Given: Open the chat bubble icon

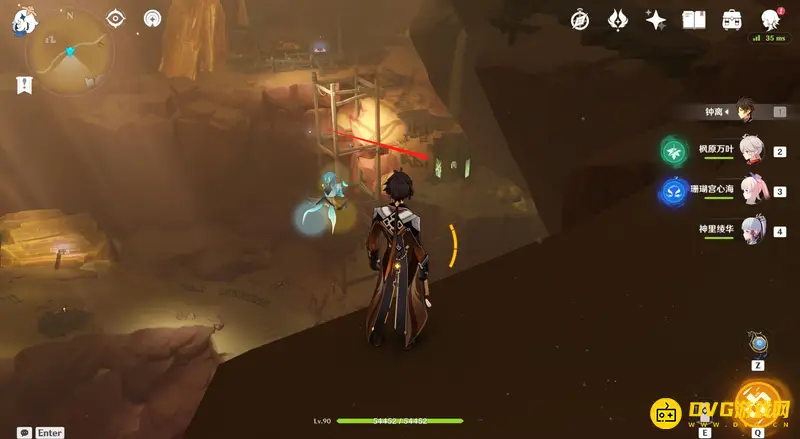Looking at the screenshot, I should coord(24,432).
